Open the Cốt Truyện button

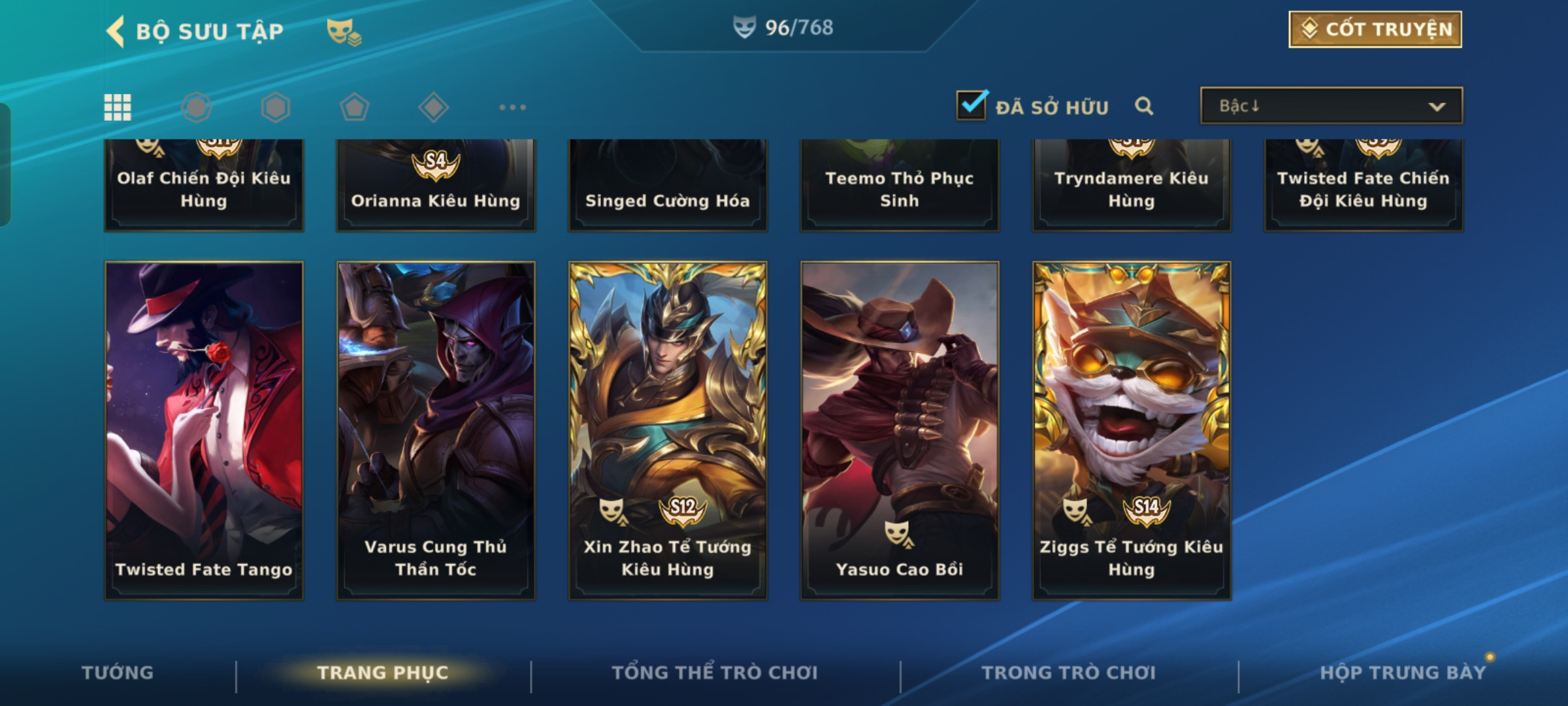(1375, 29)
